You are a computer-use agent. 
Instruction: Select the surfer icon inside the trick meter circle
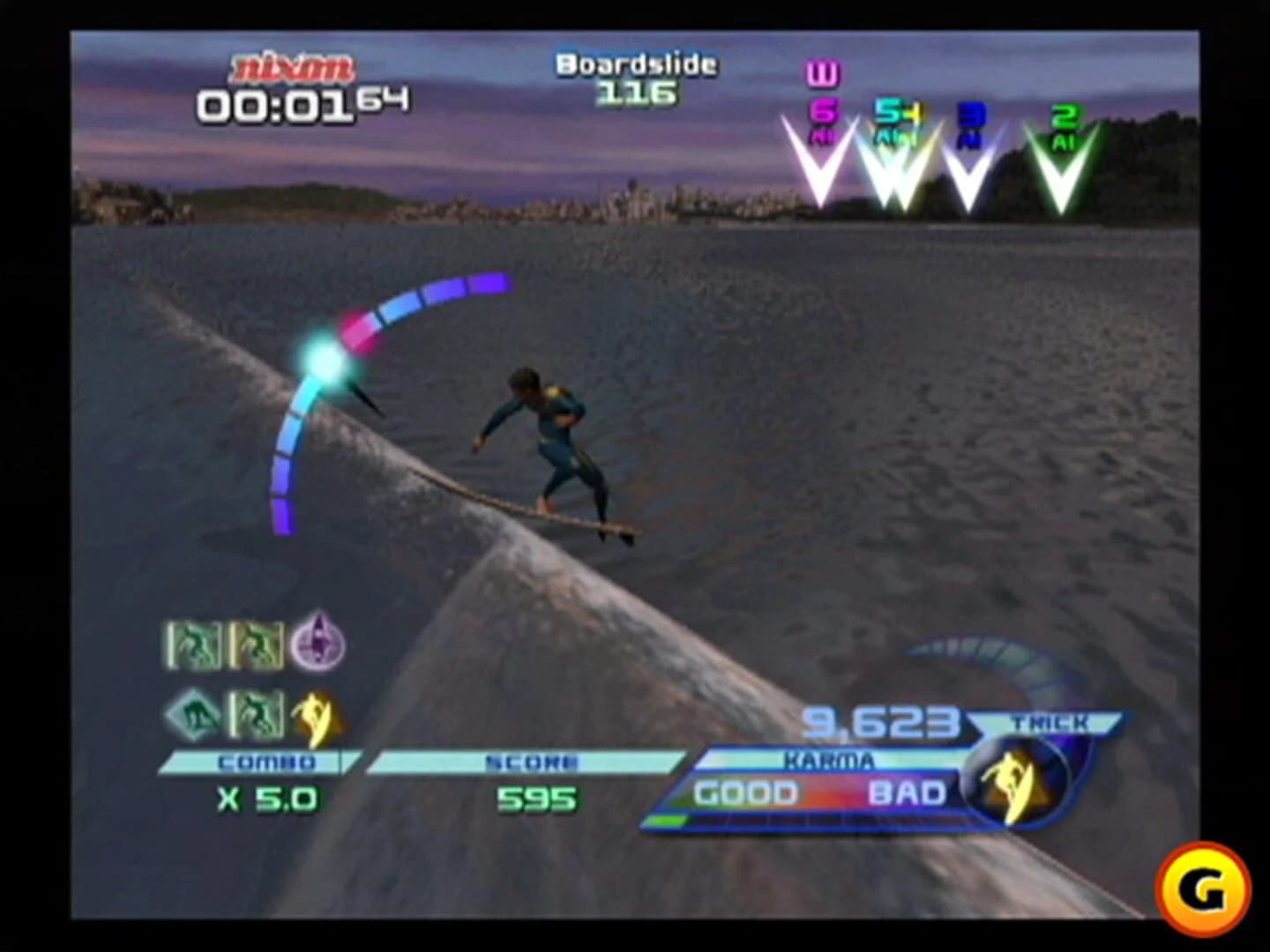point(1014,785)
